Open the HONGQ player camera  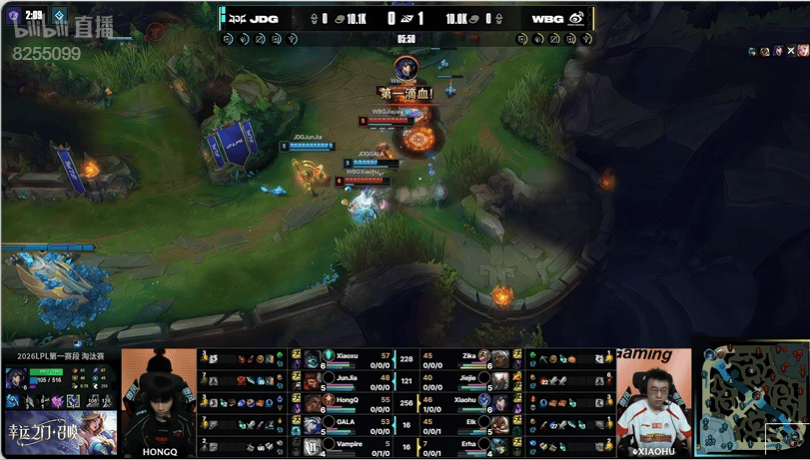[159, 402]
